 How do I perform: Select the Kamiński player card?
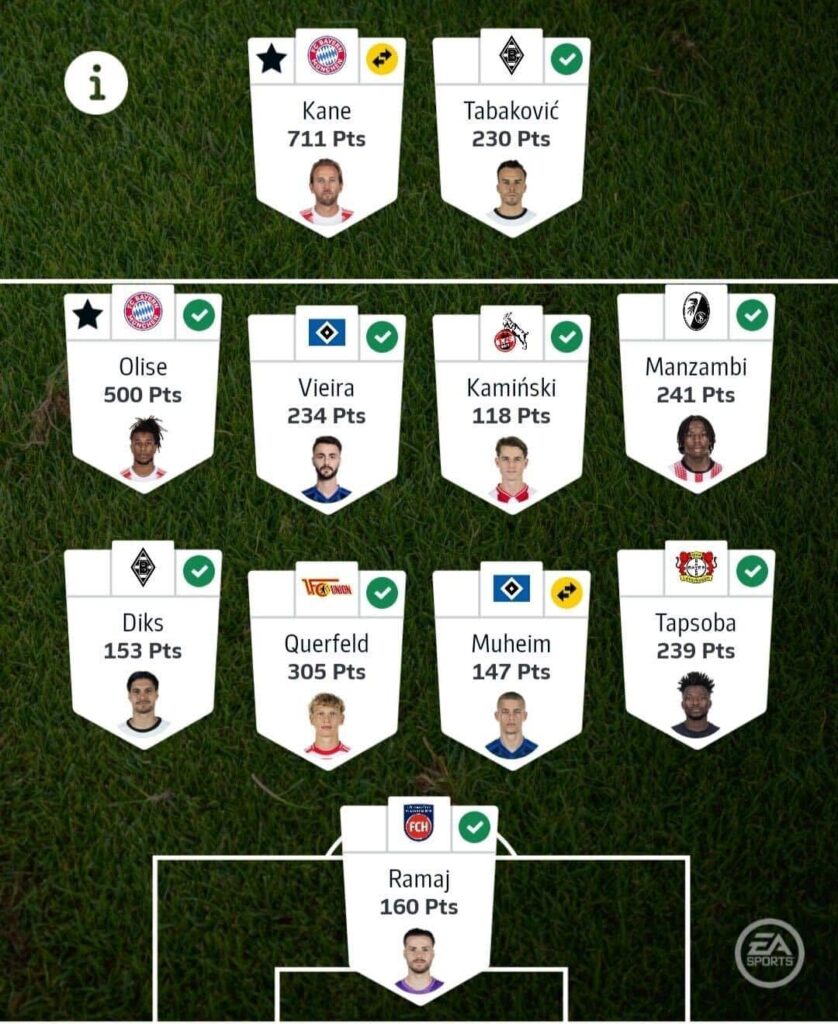click(511, 417)
